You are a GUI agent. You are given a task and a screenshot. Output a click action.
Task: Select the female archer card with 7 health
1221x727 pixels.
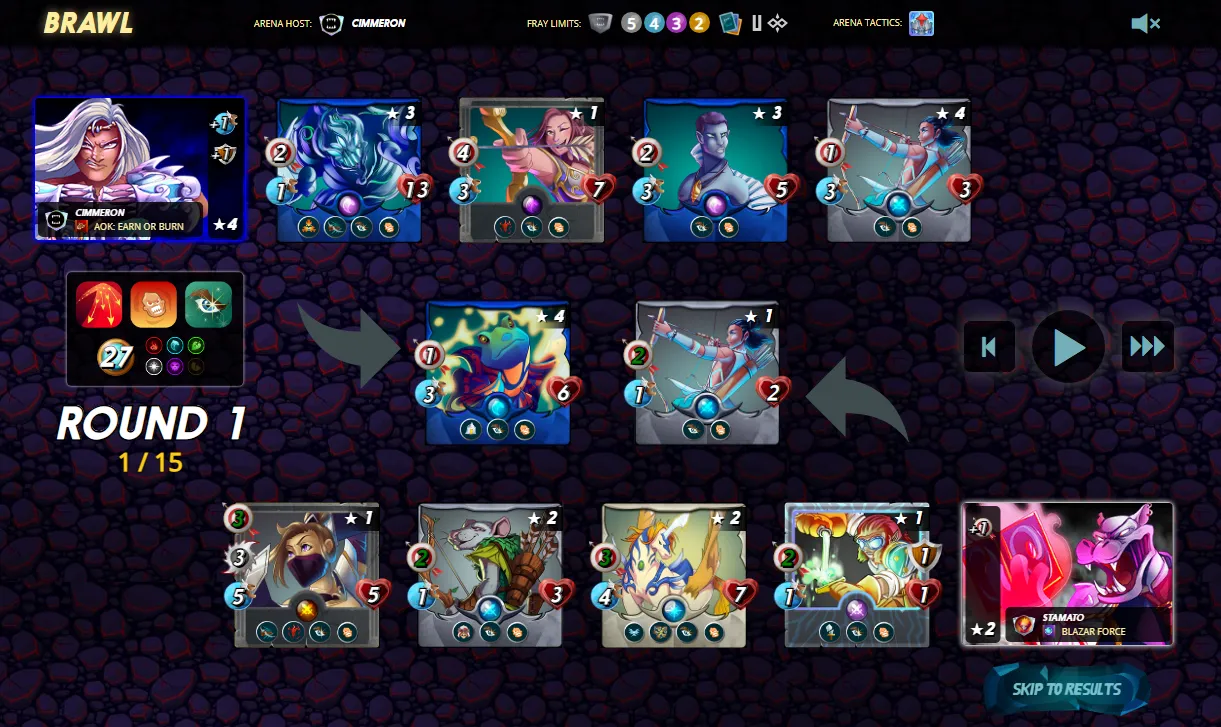(x=532, y=170)
